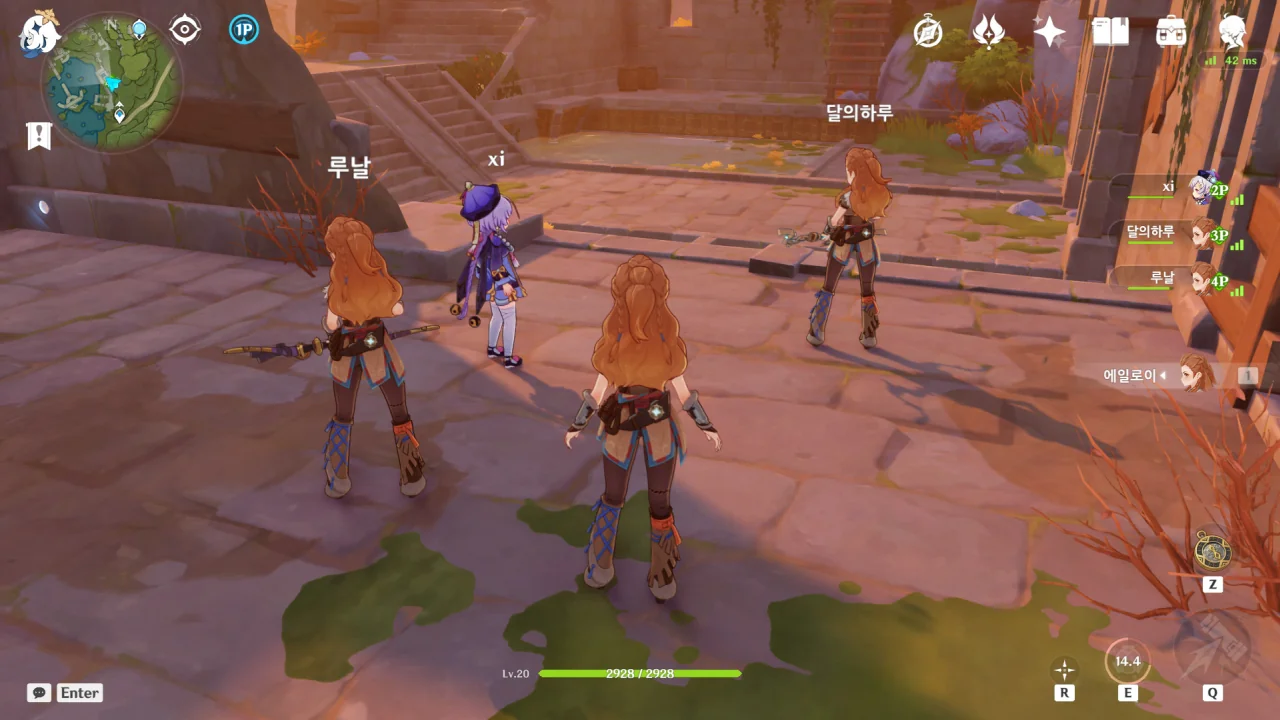Open the Paimon main menu
The width and height of the screenshot is (1280, 720).
point(40,32)
